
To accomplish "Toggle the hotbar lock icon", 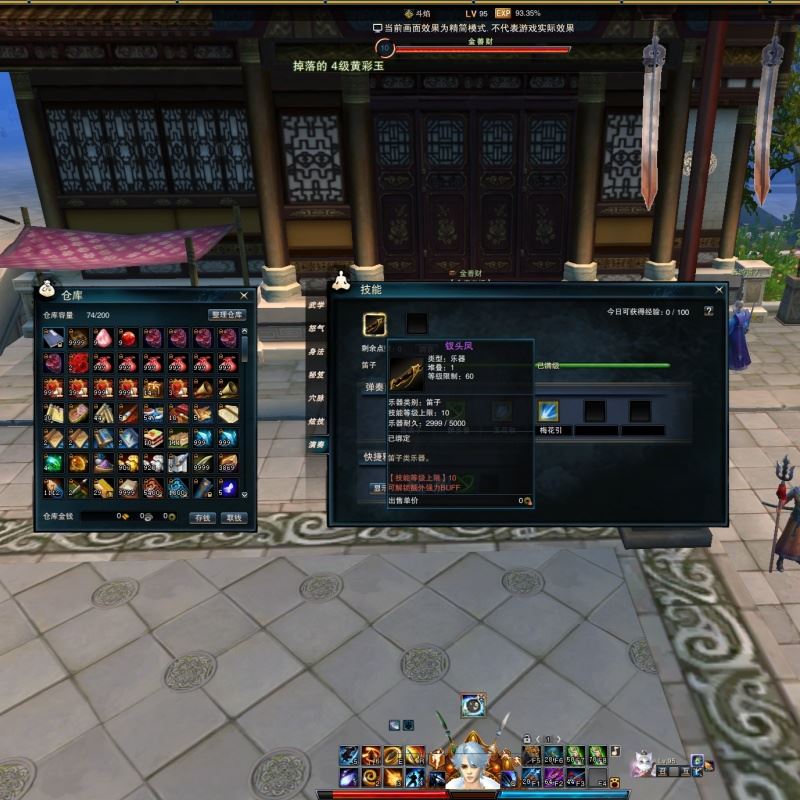I will (x=527, y=739).
